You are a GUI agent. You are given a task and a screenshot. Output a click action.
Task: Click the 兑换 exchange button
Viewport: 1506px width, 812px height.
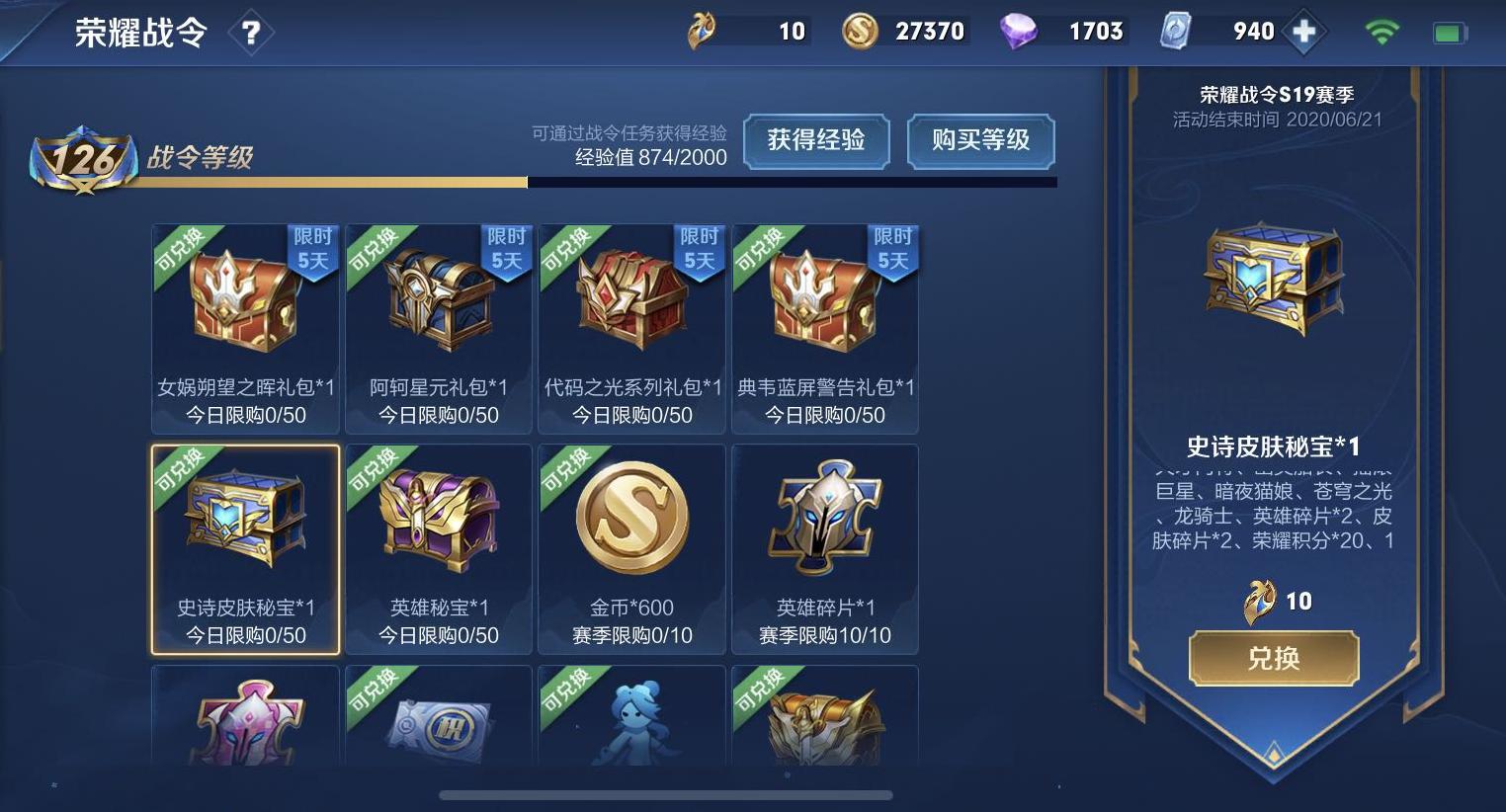[1274, 658]
